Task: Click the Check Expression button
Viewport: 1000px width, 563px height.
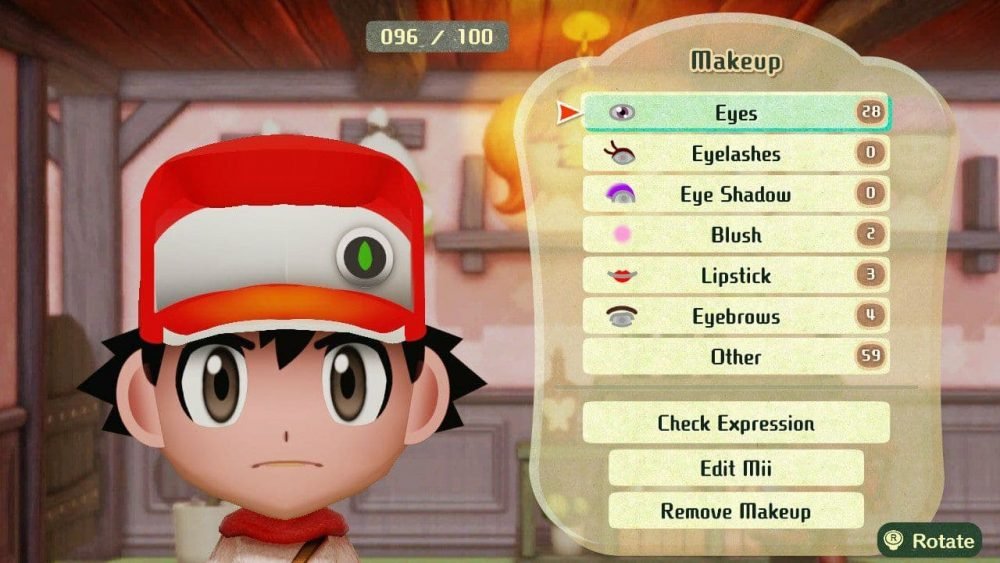Action: (x=736, y=423)
